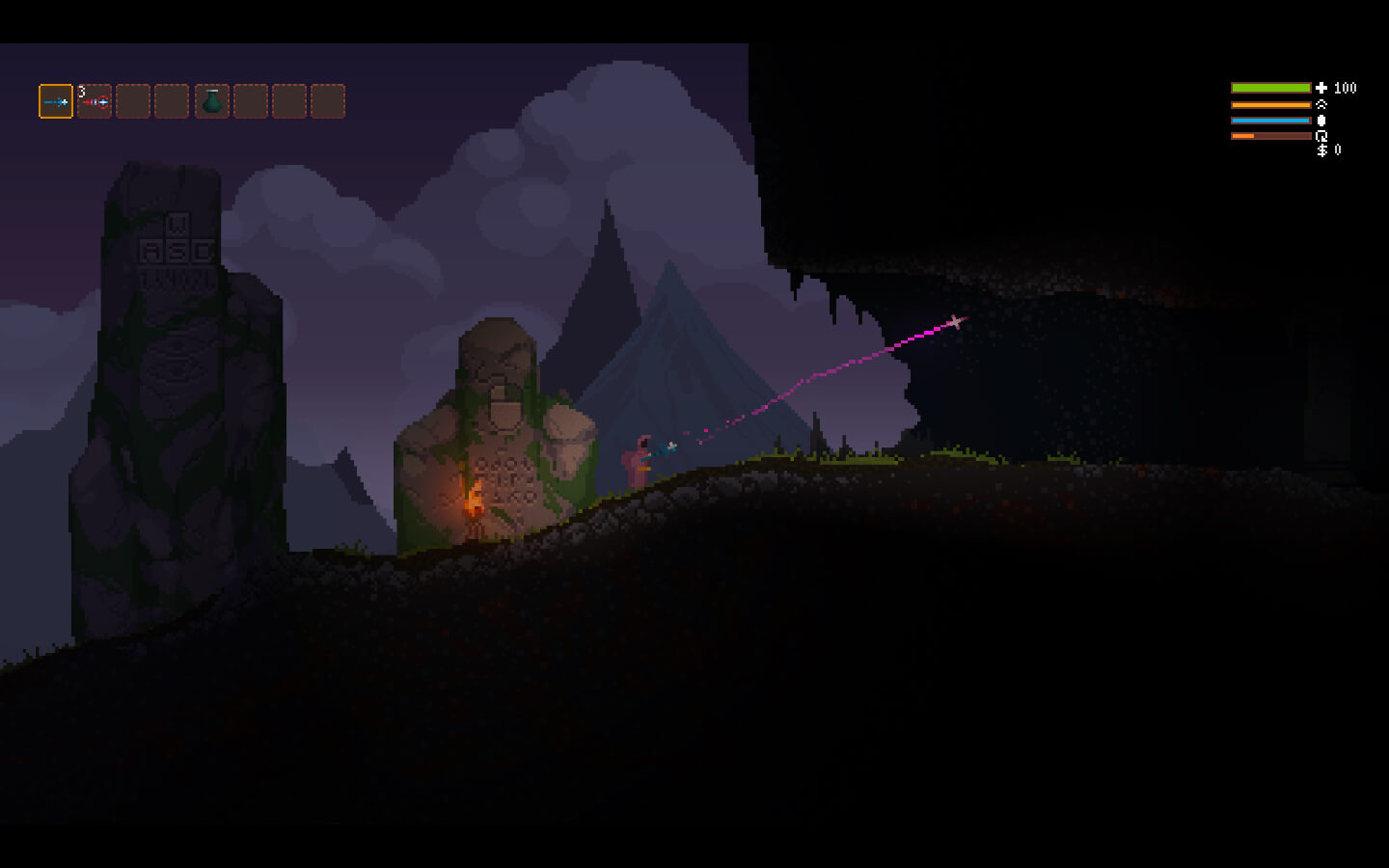Switch to the red wand marked 3

coord(95,101)
